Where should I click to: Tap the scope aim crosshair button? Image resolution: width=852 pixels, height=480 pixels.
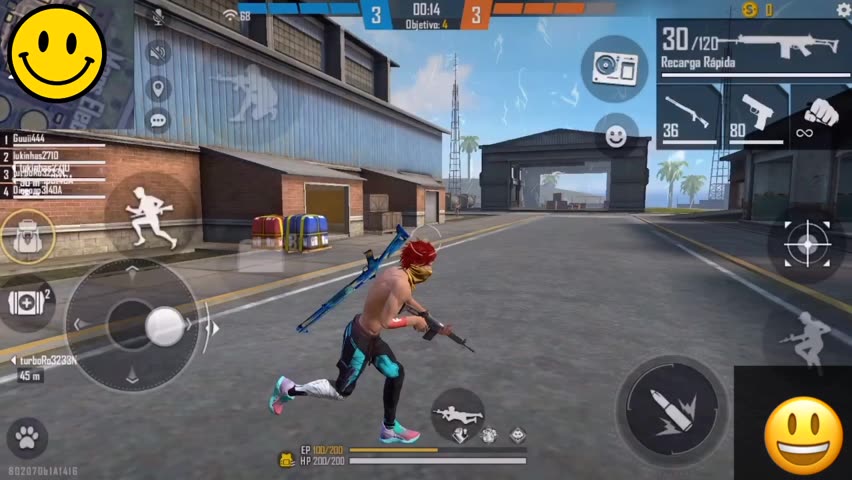click(x=805, y=244)
